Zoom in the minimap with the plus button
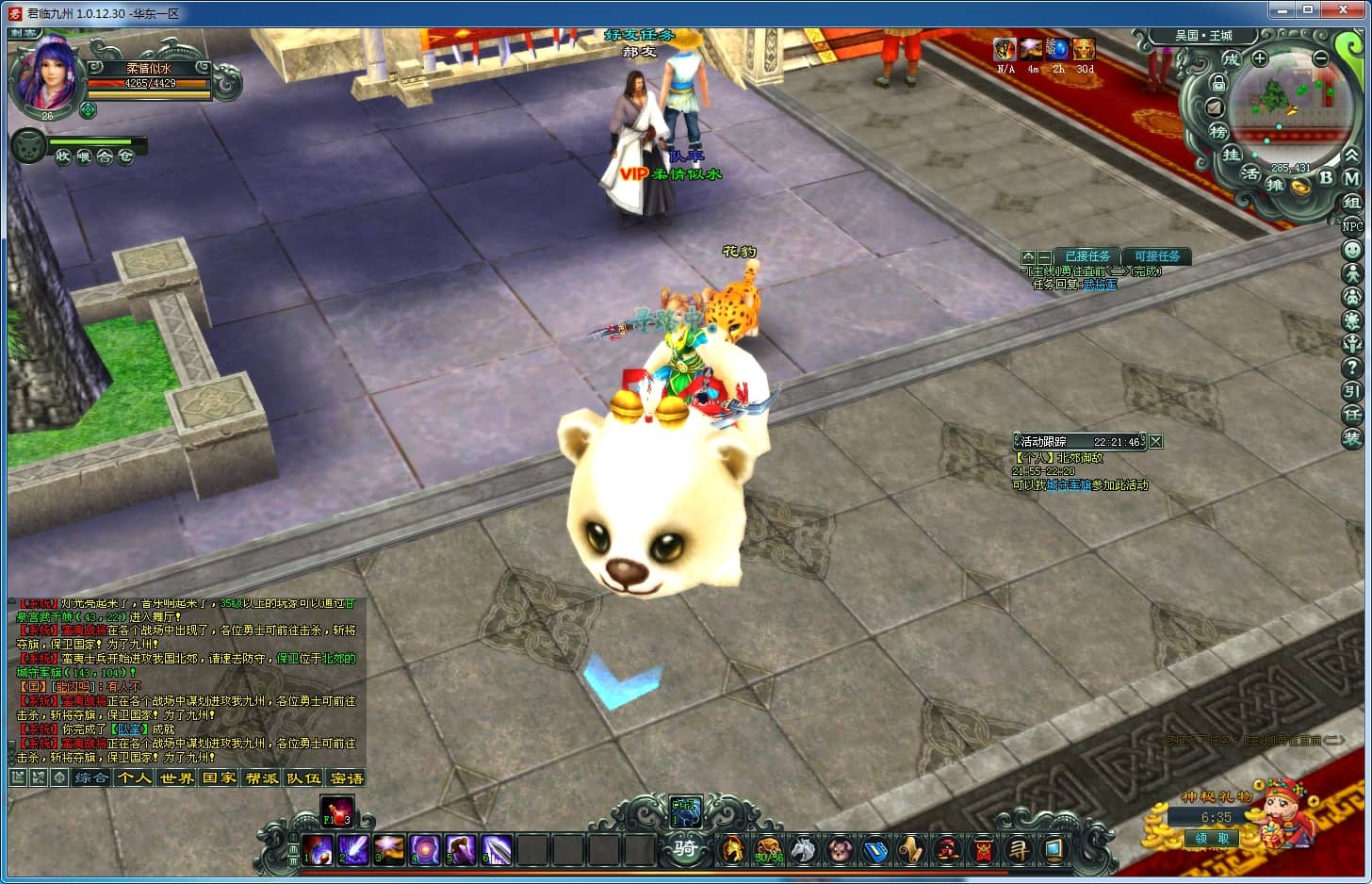 (x=1260, y=58)
